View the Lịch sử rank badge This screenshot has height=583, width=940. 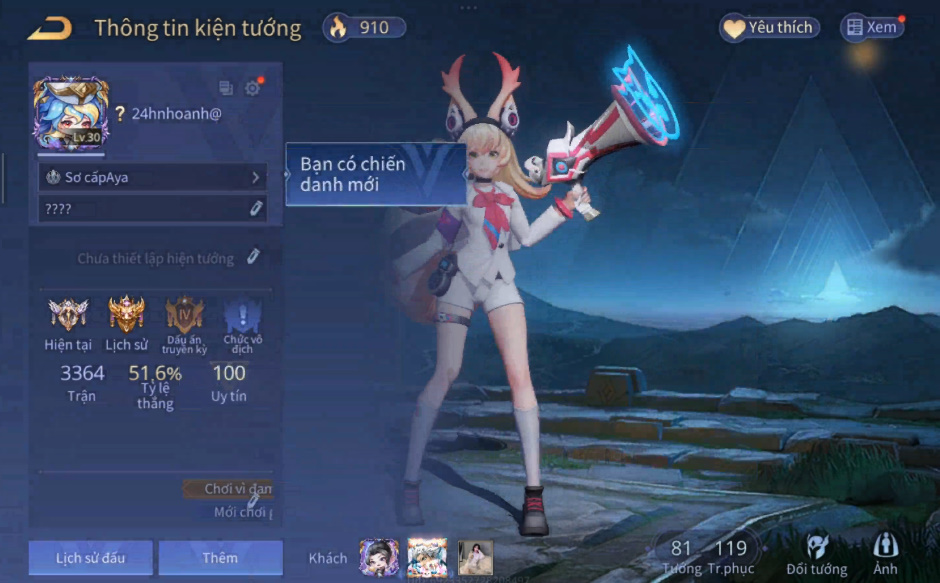[x=126, y=316]
